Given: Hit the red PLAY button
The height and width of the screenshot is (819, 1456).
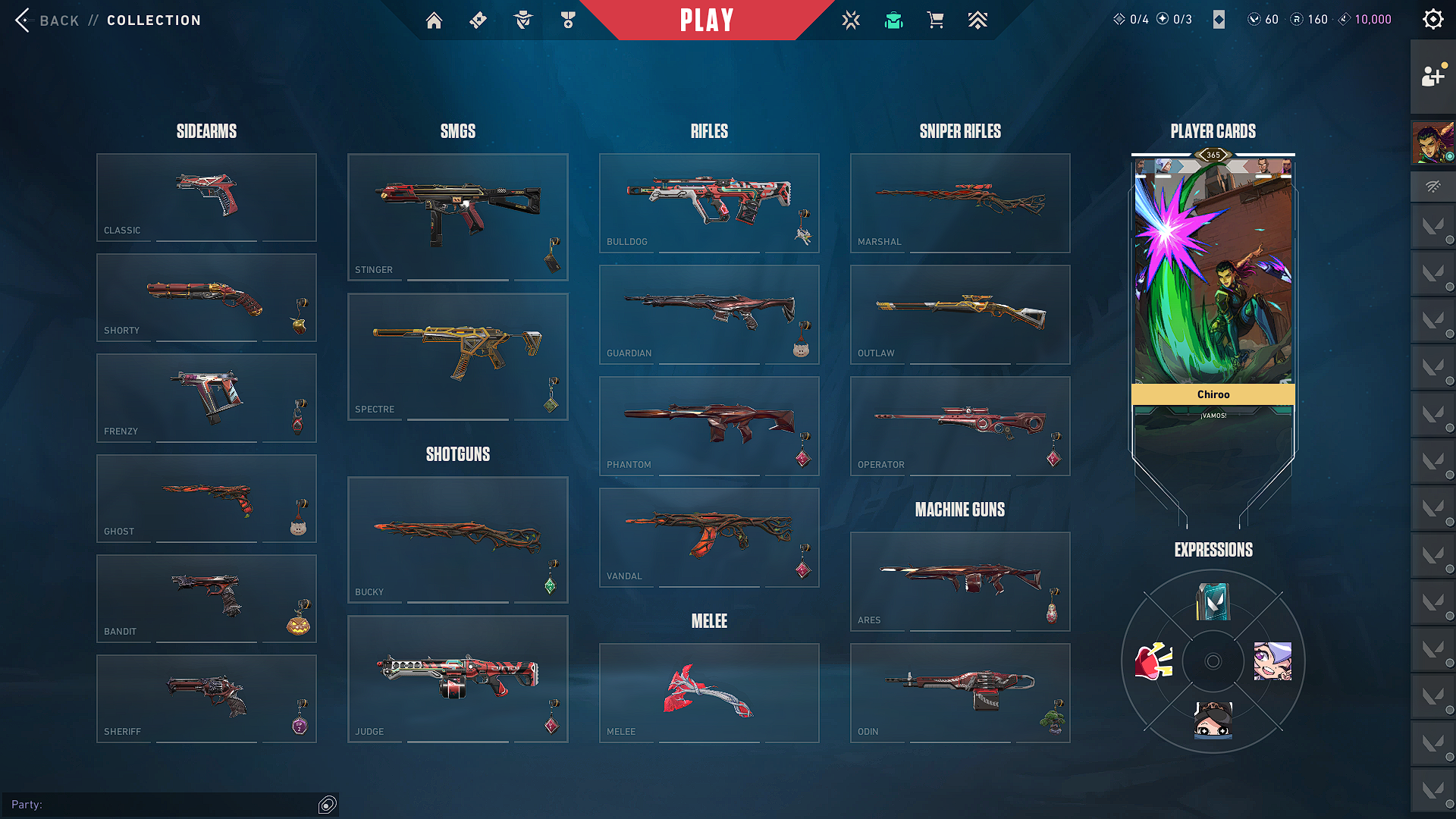Looking at the screenshot, I should coord(707,20).
